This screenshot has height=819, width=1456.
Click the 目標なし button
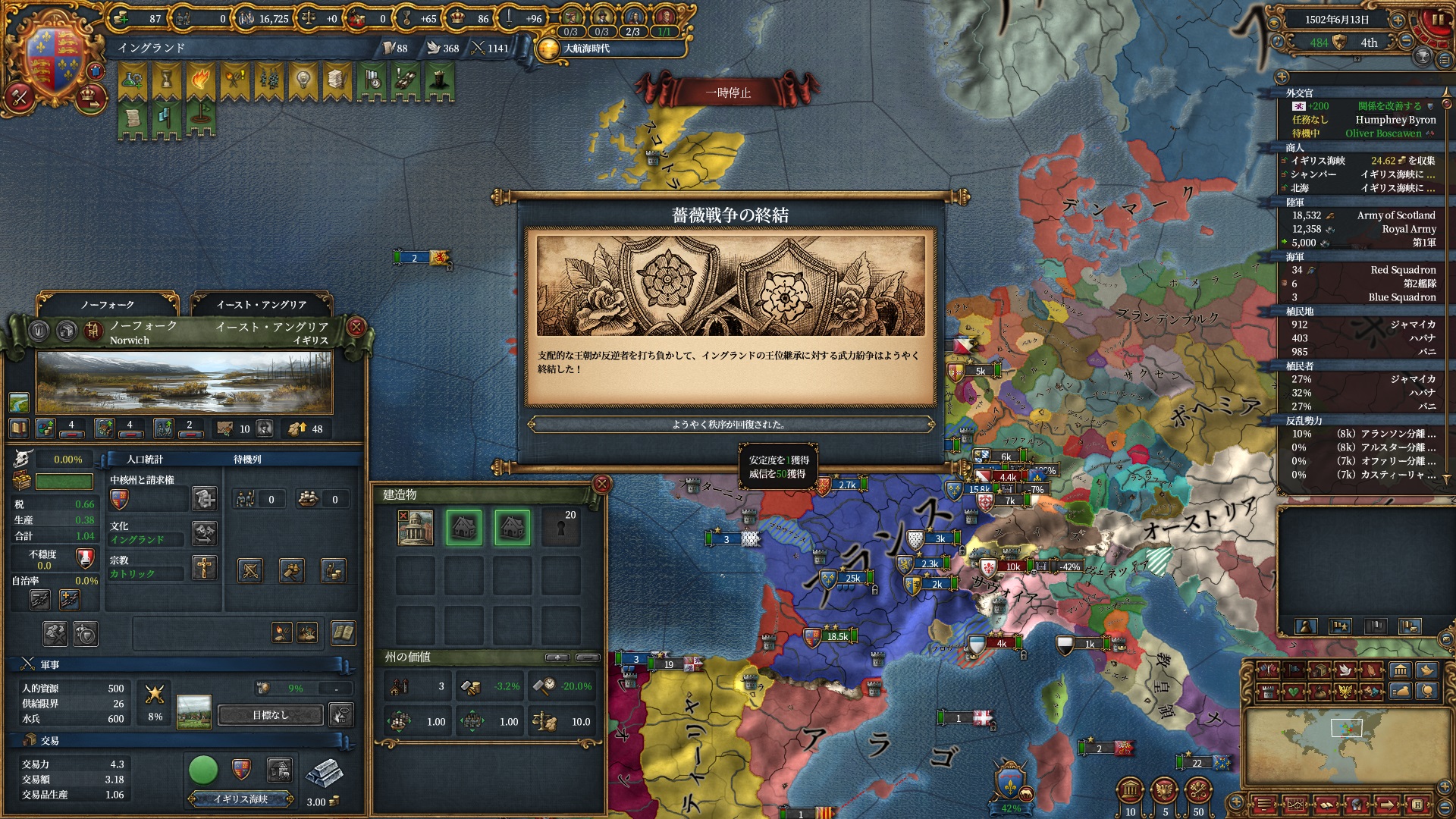(x=271, y=715)
